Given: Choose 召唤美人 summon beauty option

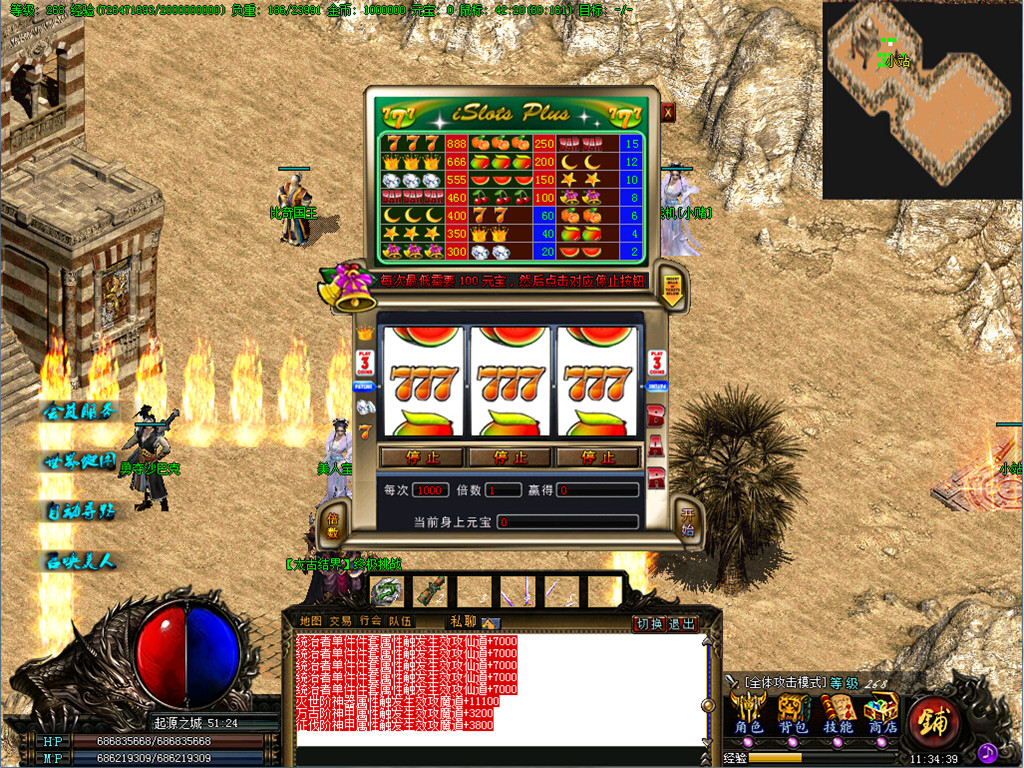Looking at the screenshot, I should coord(80,561).
